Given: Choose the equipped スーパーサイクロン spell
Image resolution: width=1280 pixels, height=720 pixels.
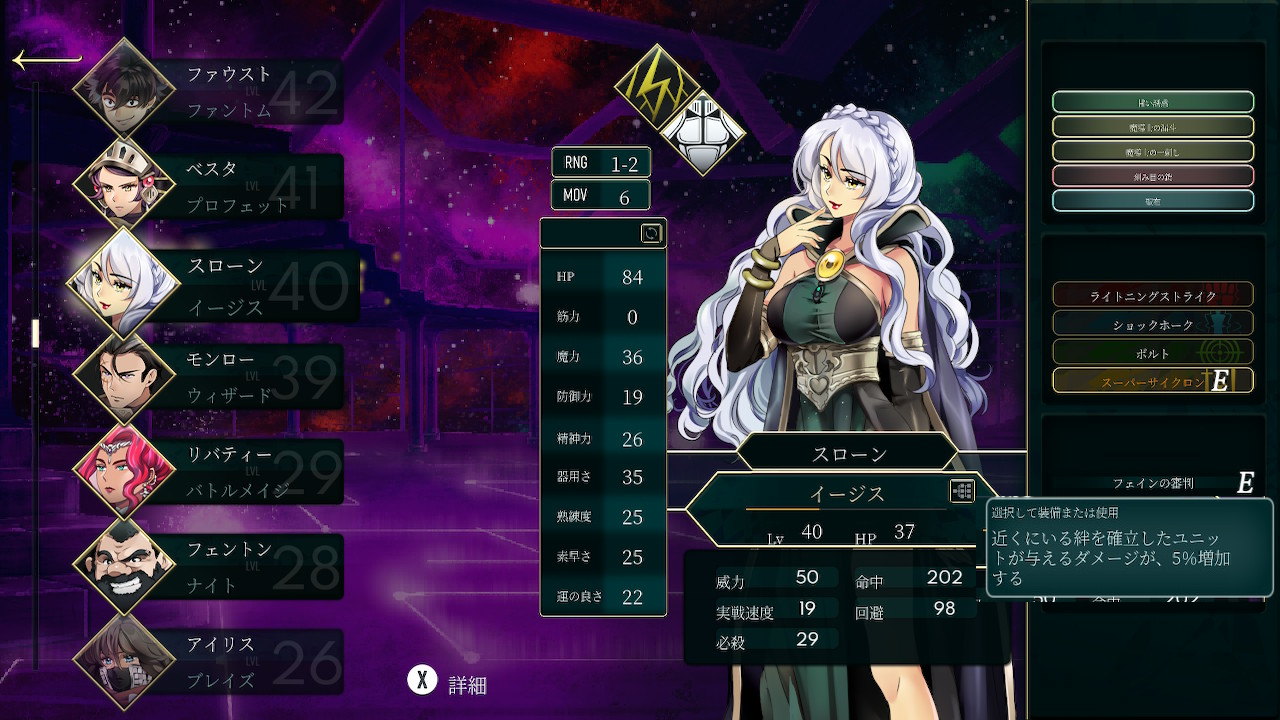Looking at the screenshot, I should (1152, 381).
